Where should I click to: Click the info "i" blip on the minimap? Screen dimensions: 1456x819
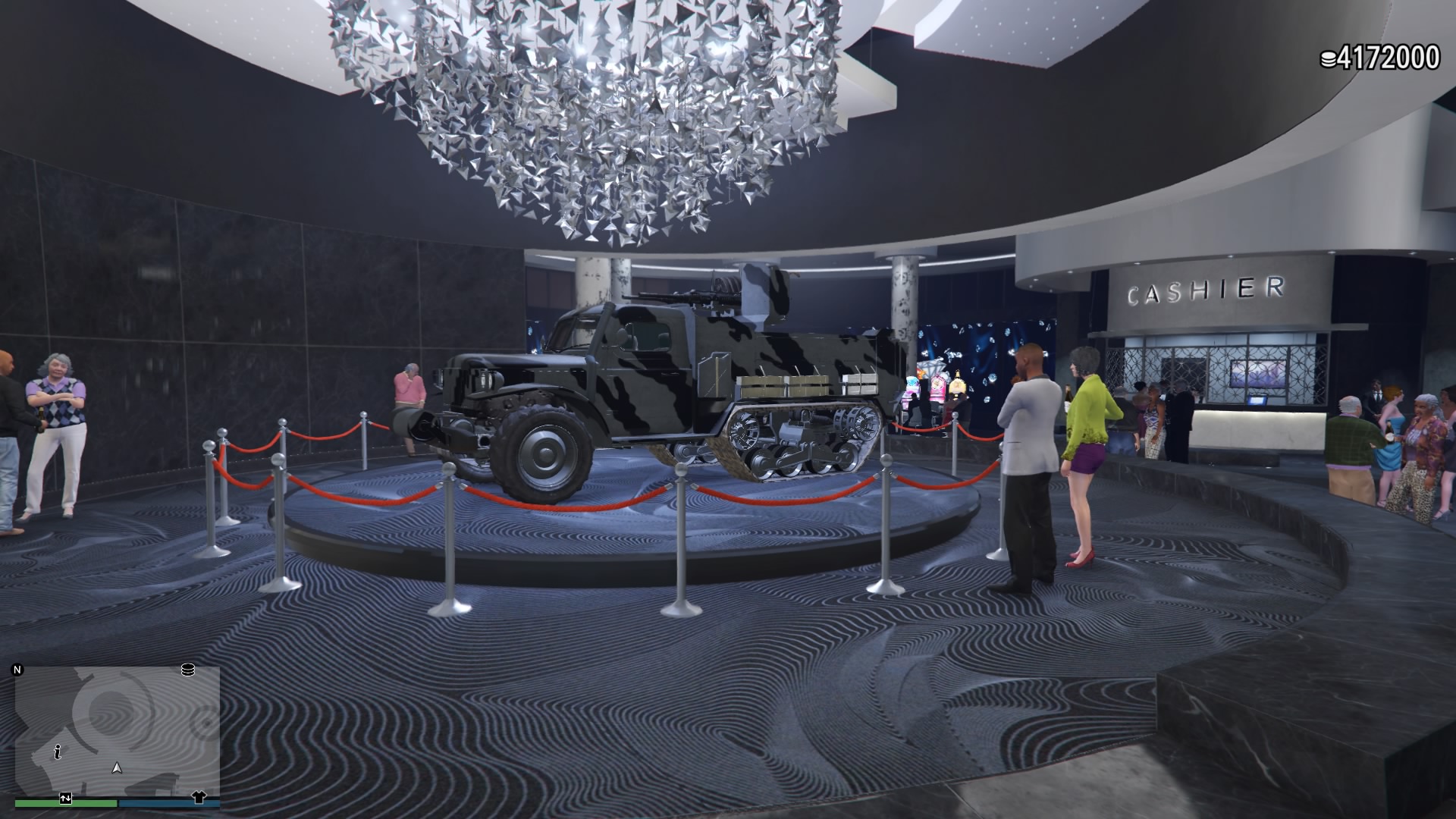pyautogui.click(x=58, y=751)
